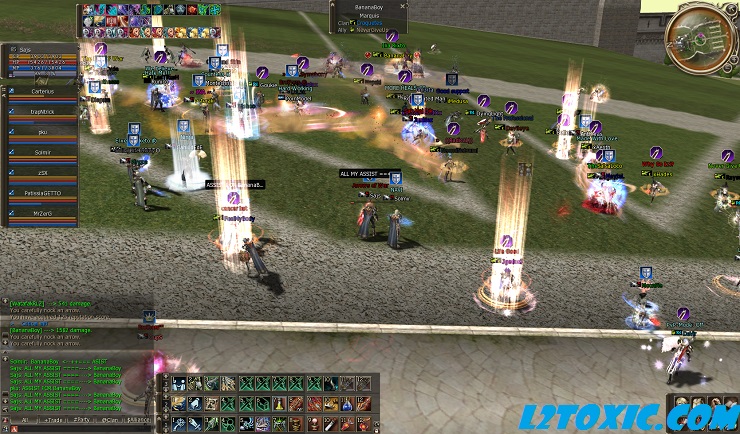Viewport: 740px width, 434px height.
Task: Select party member Carterius
Action: point(41,93)
